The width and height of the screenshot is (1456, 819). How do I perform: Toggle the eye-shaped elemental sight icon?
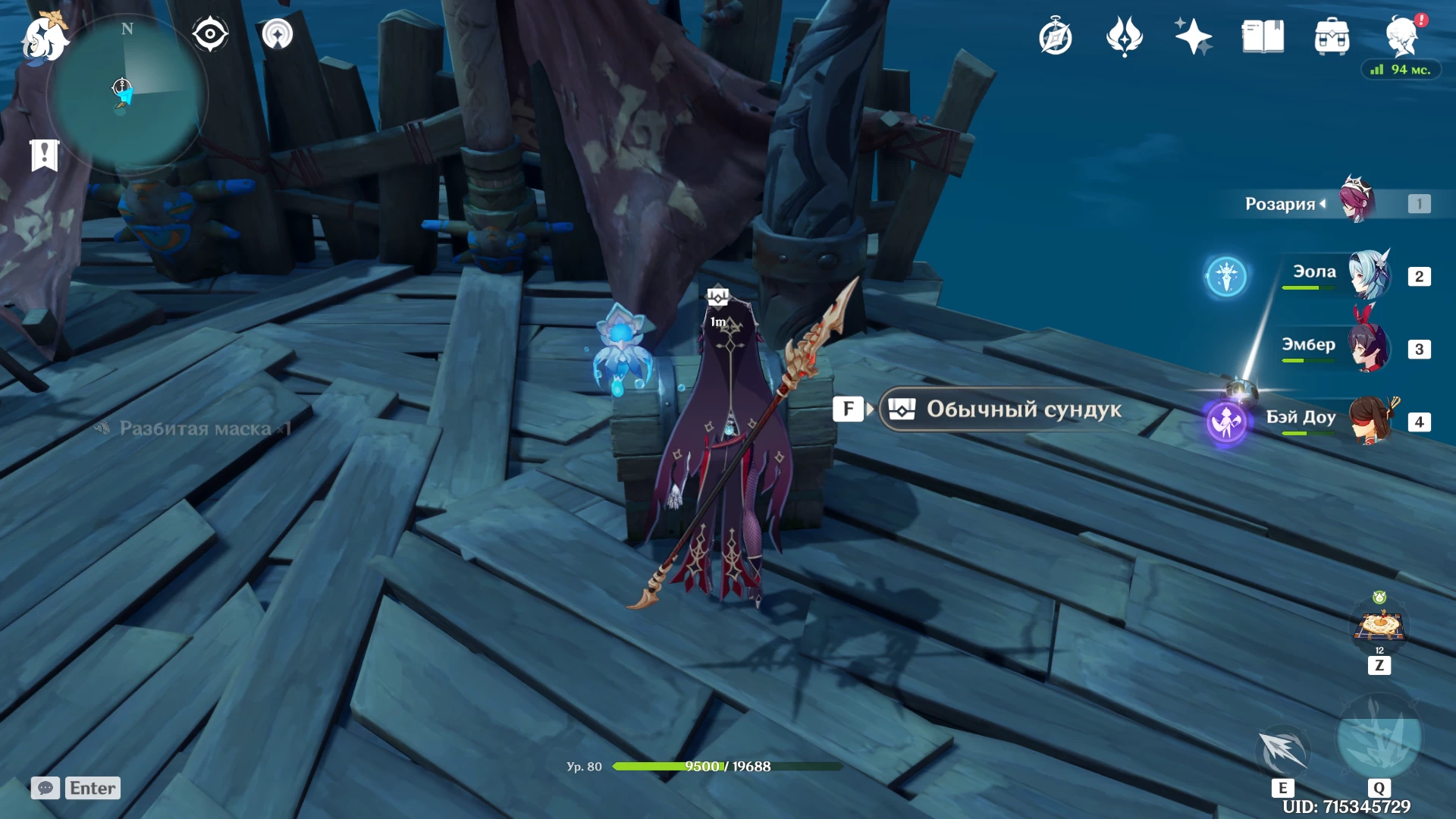[x=209, y=34]
